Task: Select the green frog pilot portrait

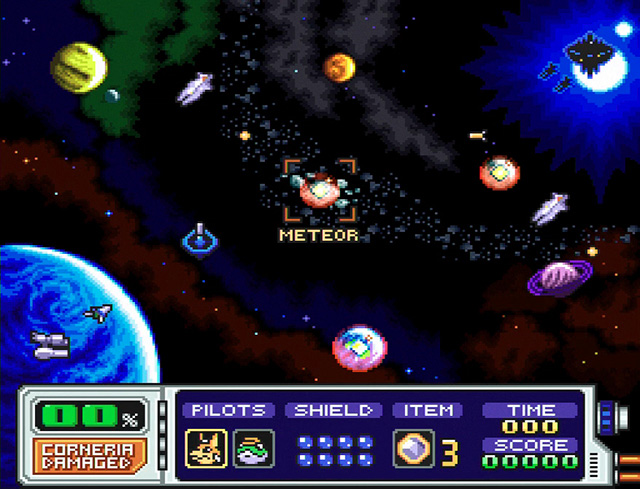Action: [x=249, y=448]
